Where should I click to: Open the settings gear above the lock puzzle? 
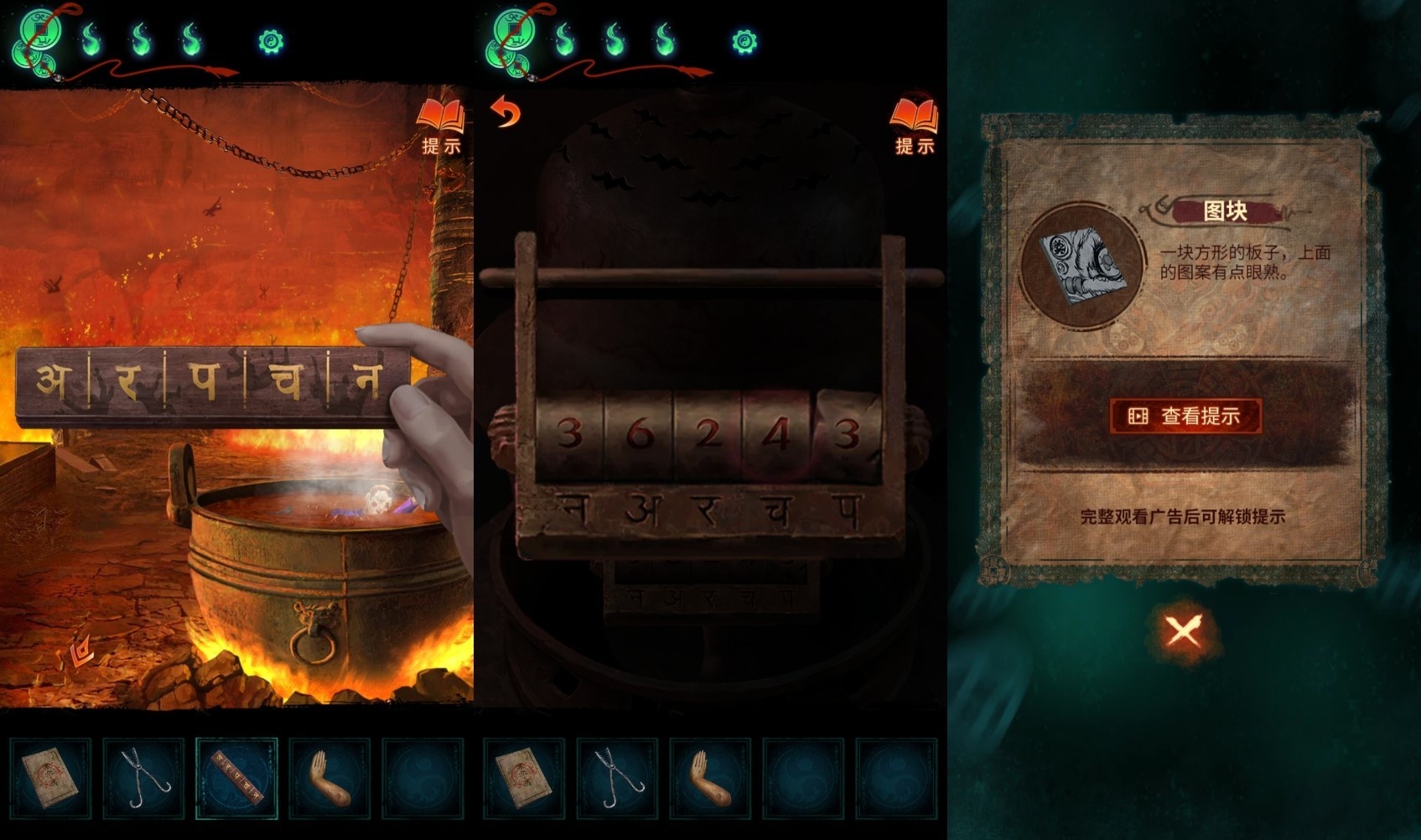[x=744, y=41]
